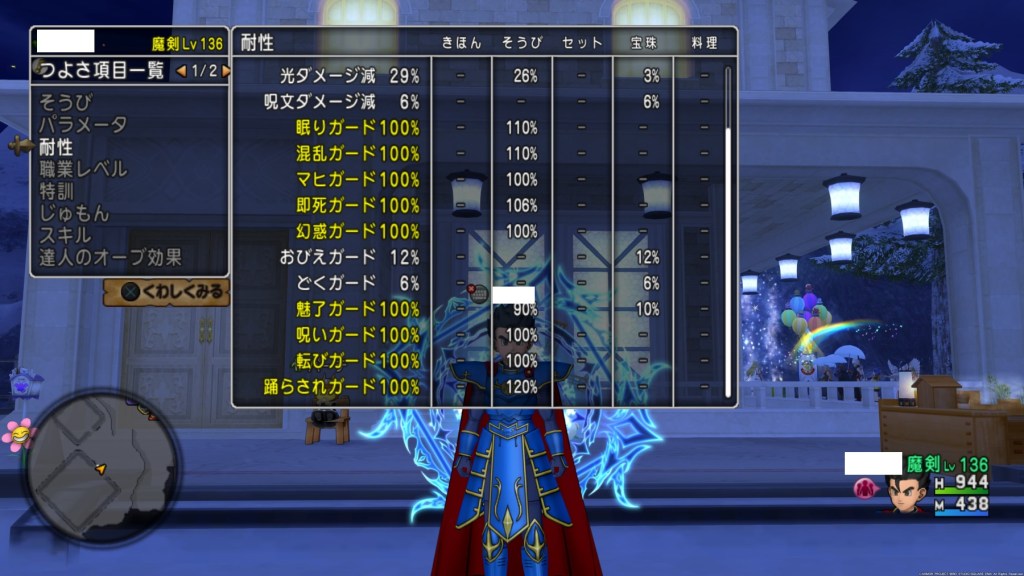Click the pink flower emote icon

click(16, 434)
